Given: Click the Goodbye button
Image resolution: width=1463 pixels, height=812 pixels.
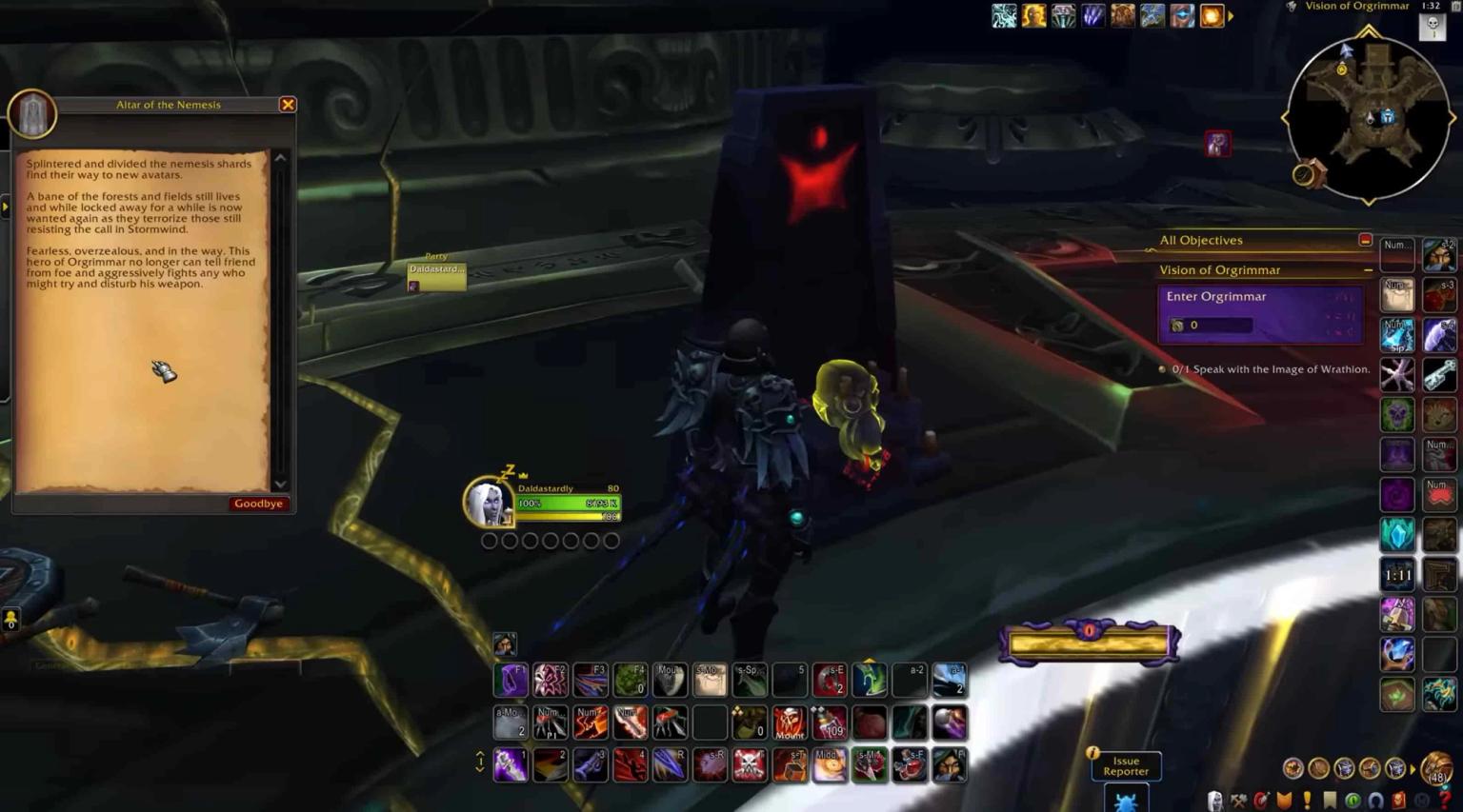Looking at the screenshot, I should (x=258, y=503).
